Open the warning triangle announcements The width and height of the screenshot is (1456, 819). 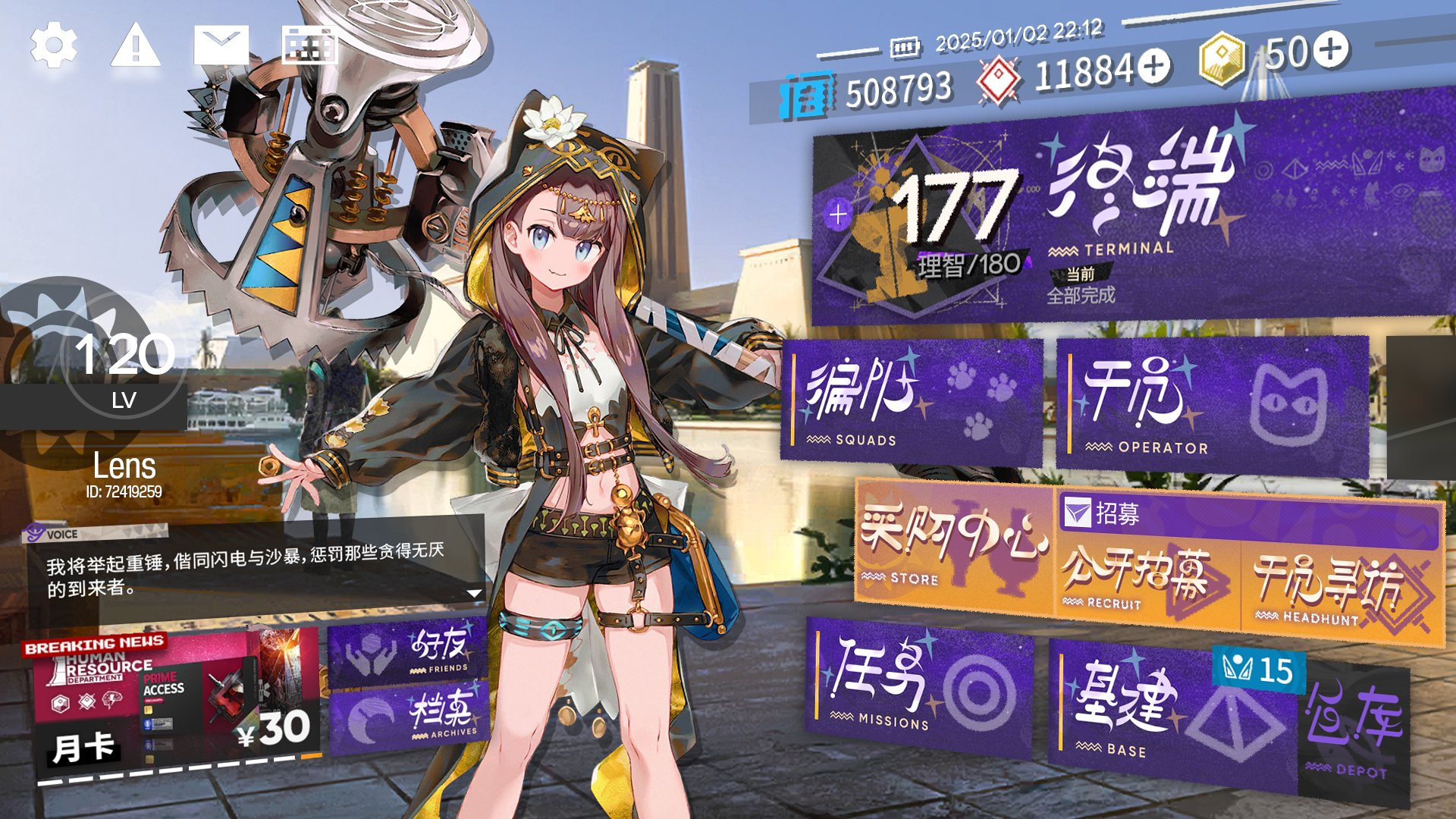[x=136, y=45]
